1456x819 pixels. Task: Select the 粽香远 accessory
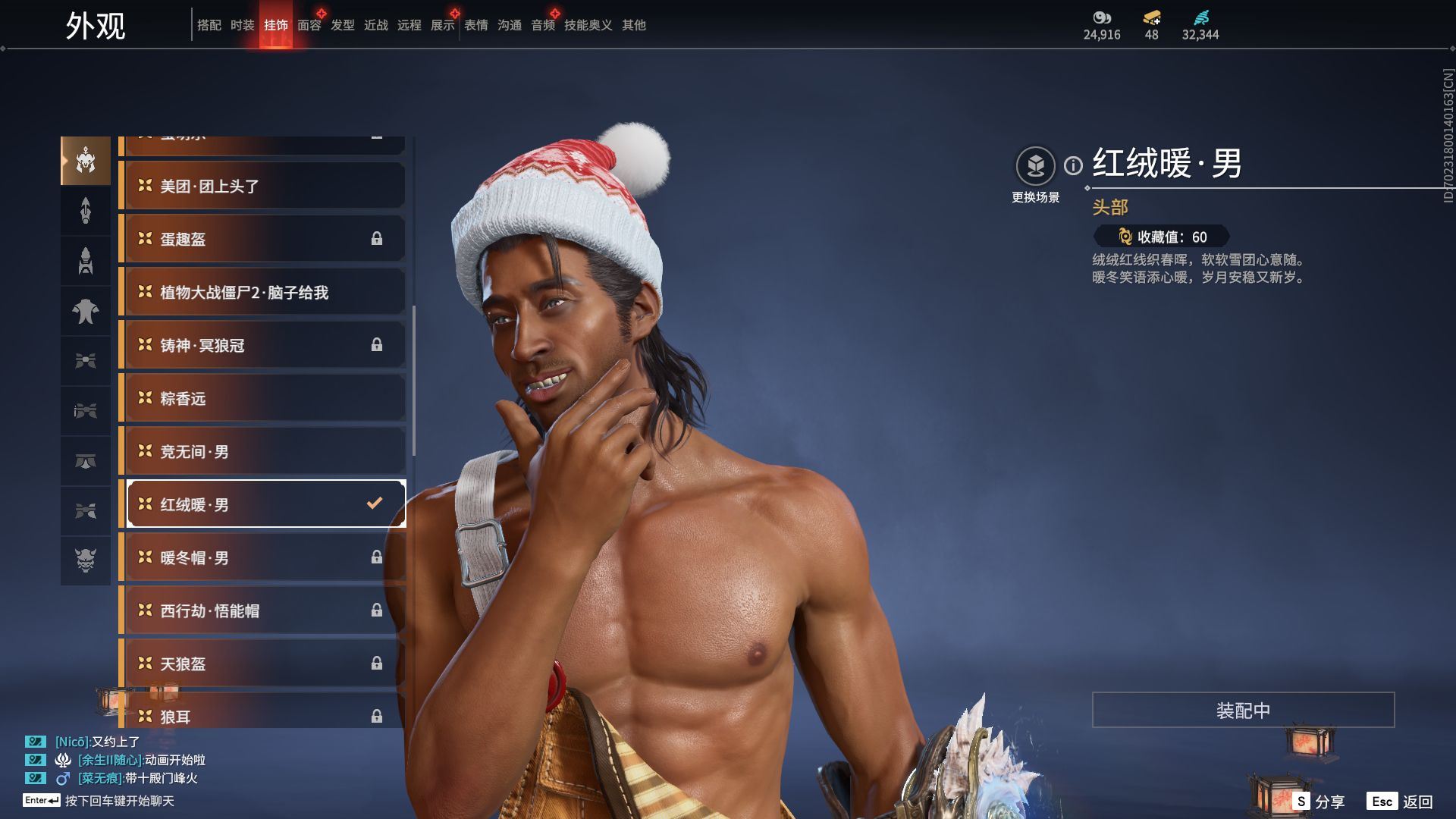coord(262,398)
